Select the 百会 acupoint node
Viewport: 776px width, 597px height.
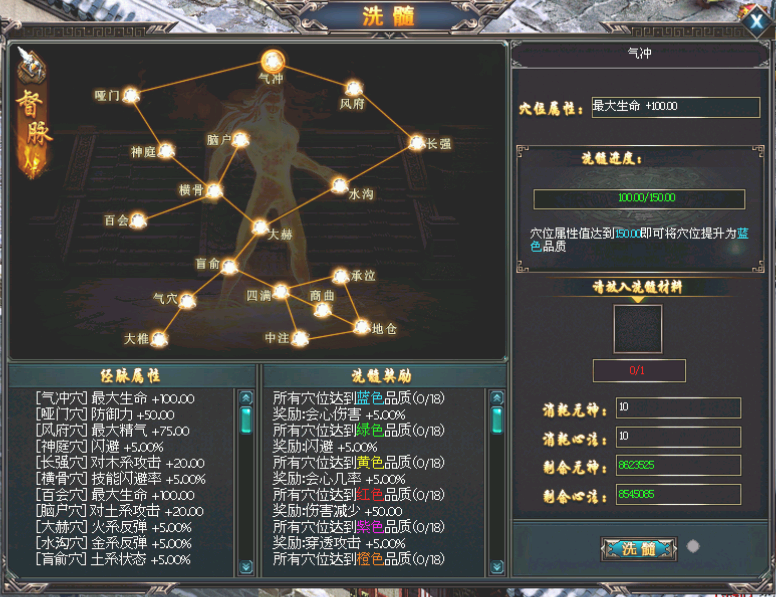click(138, 219)
